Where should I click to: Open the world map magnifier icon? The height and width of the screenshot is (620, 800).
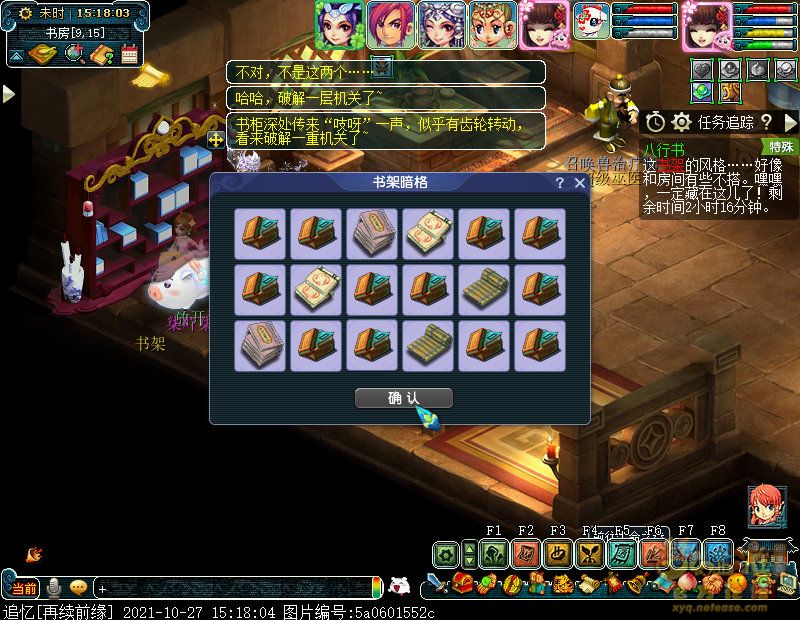tap(73, 55)
